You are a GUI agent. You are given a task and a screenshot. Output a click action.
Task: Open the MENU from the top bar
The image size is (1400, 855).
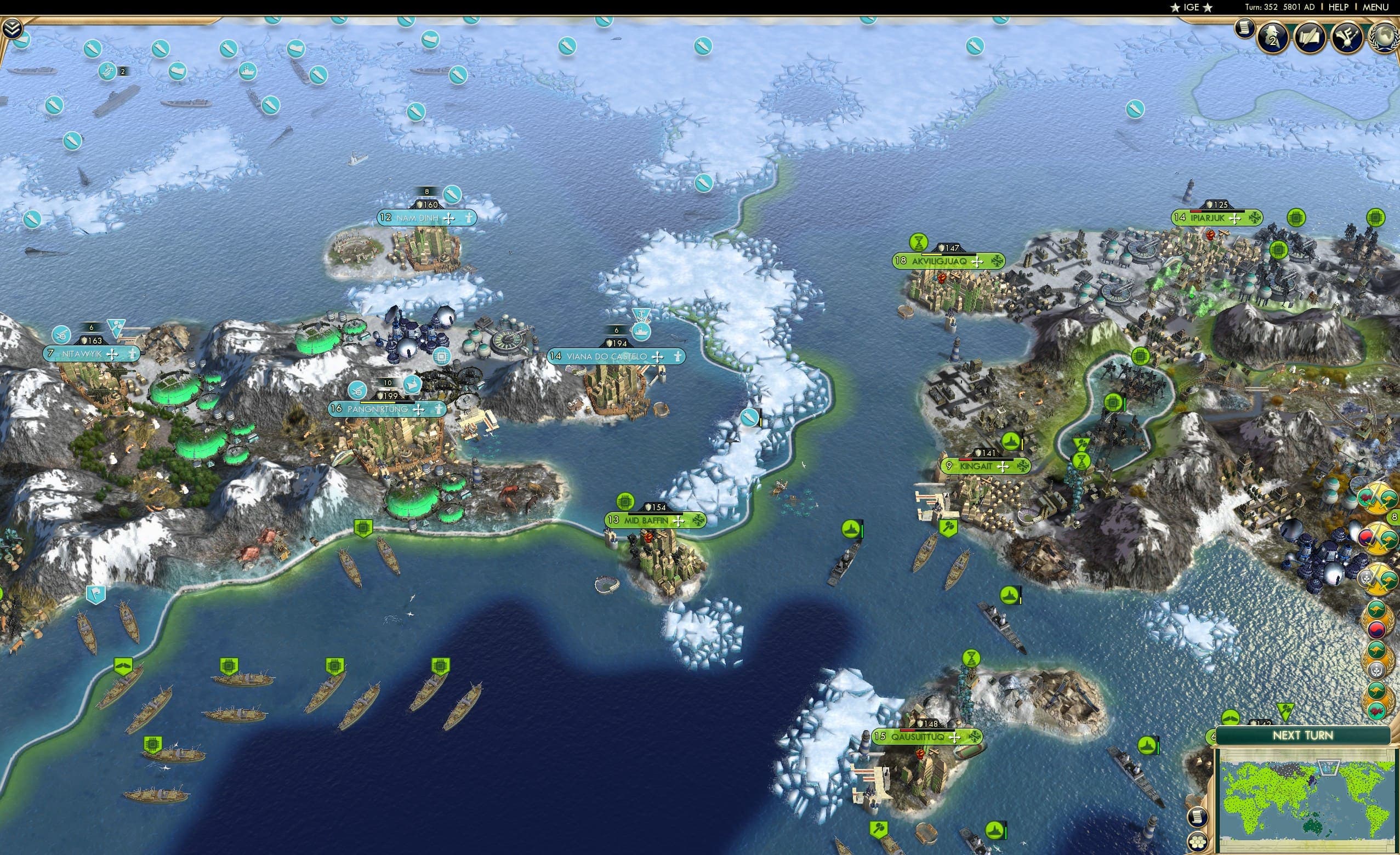coord(1375,7)
